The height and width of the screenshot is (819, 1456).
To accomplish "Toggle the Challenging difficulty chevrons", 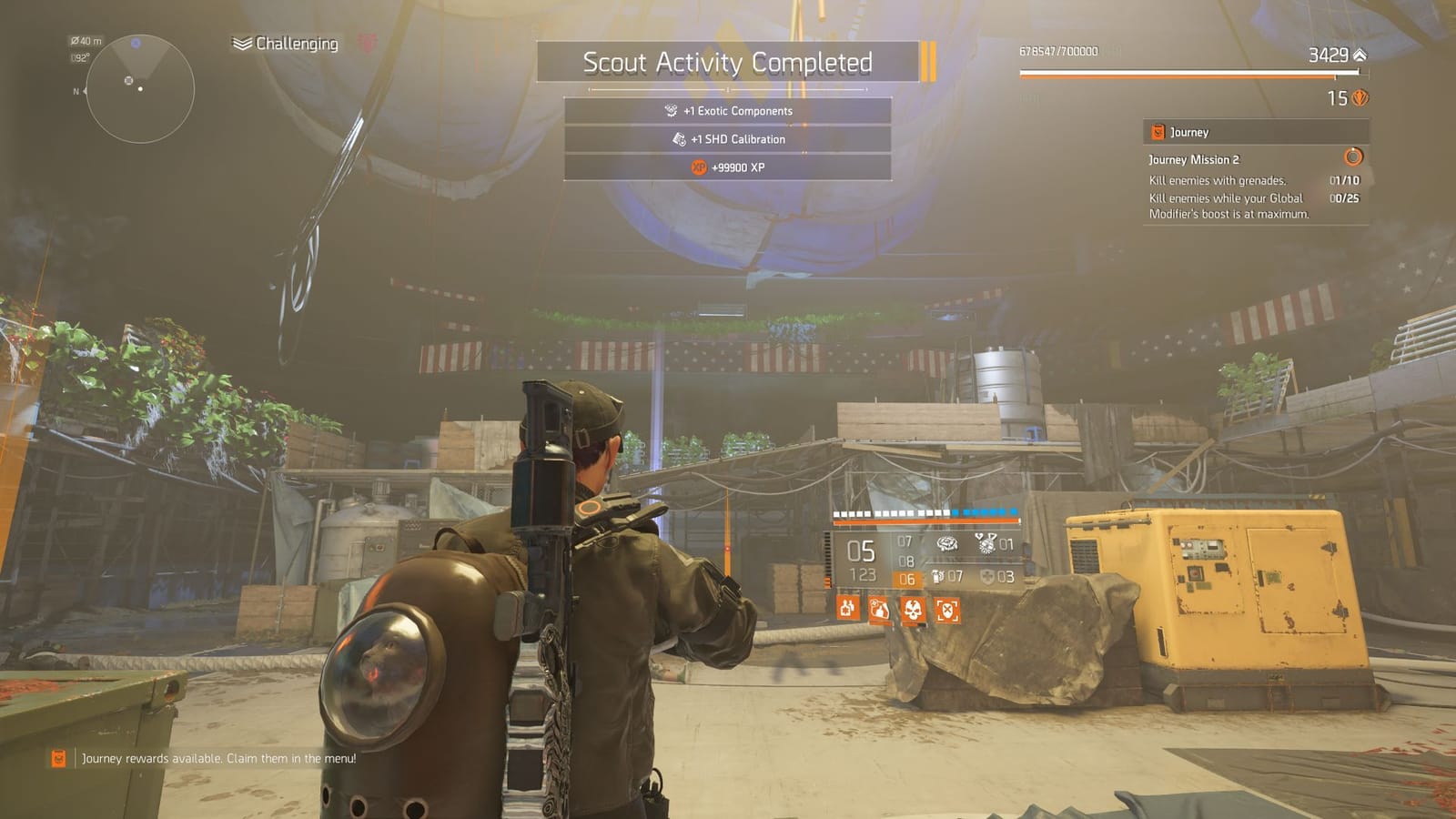I will [239, 42].
